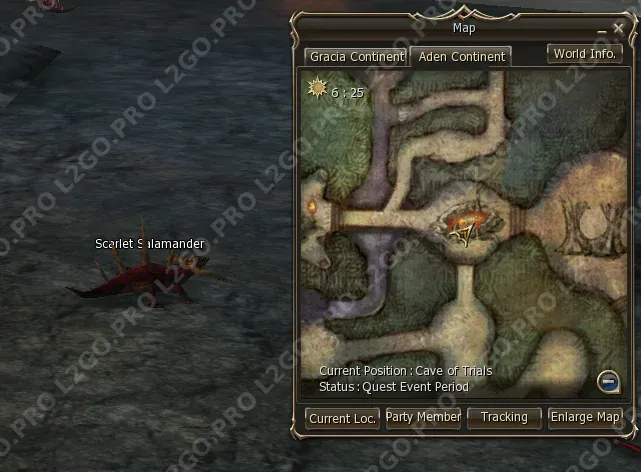Switch to the Gracia Continent tab
The image size is (641, 472).
coord(356,57)
